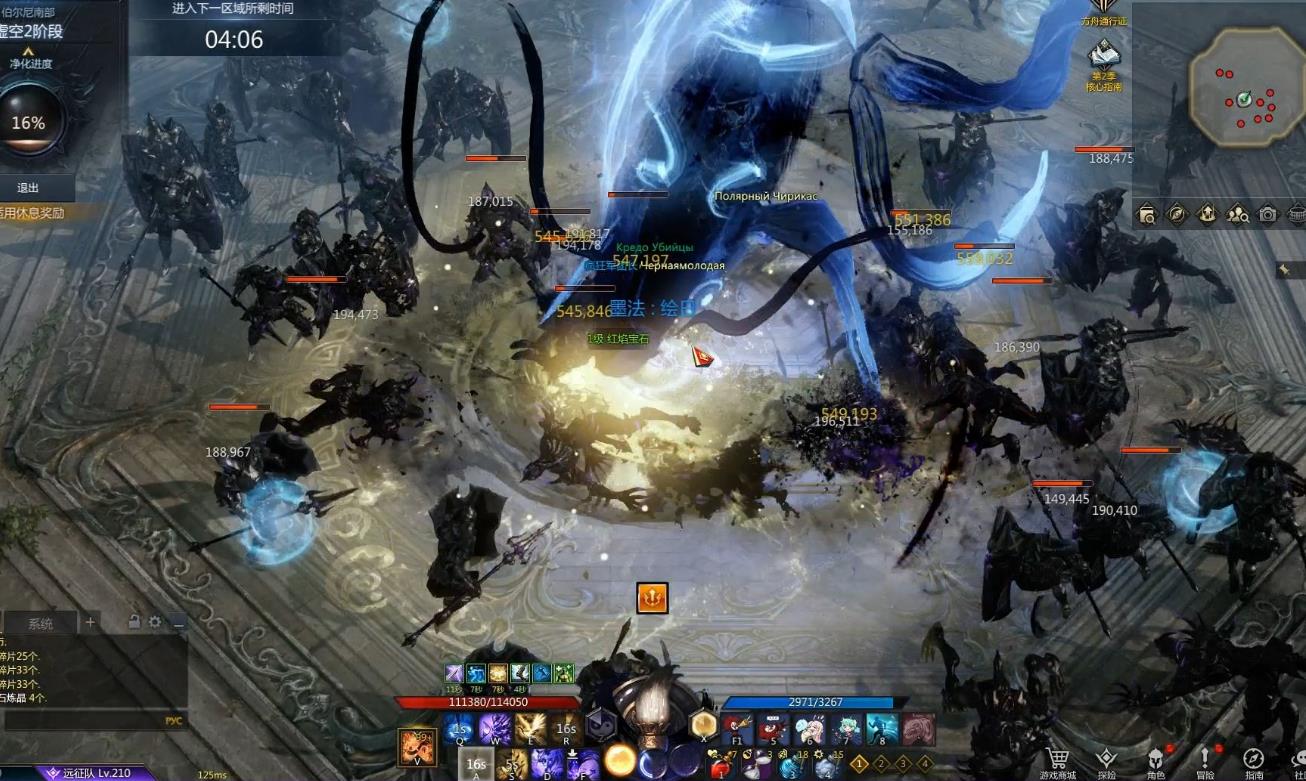Switch to the 系统 system chat tab
Viewport: 1306px width, 781px height.
click(41, 624)
